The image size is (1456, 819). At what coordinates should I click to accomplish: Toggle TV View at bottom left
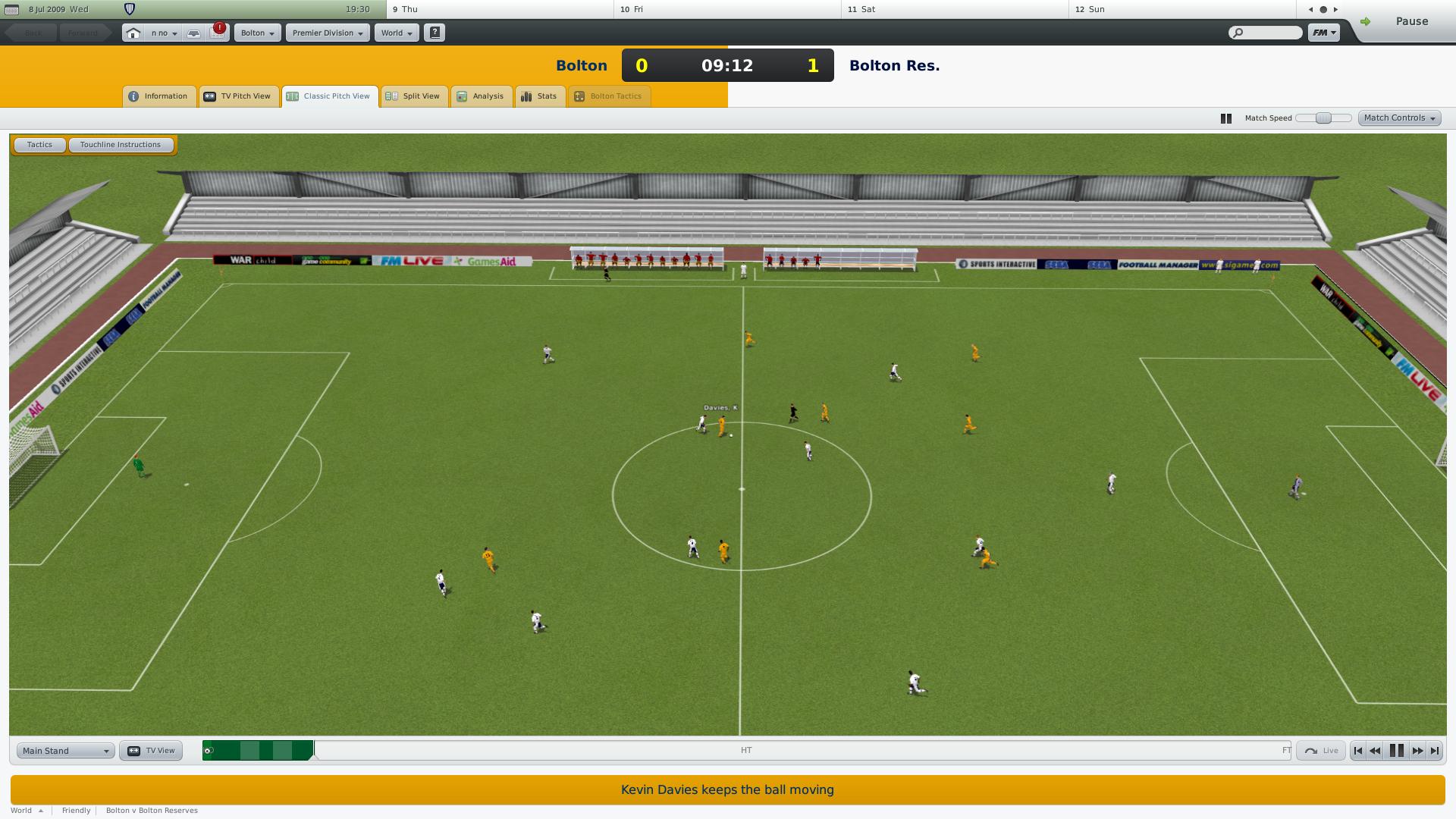[x=150, y=750]
